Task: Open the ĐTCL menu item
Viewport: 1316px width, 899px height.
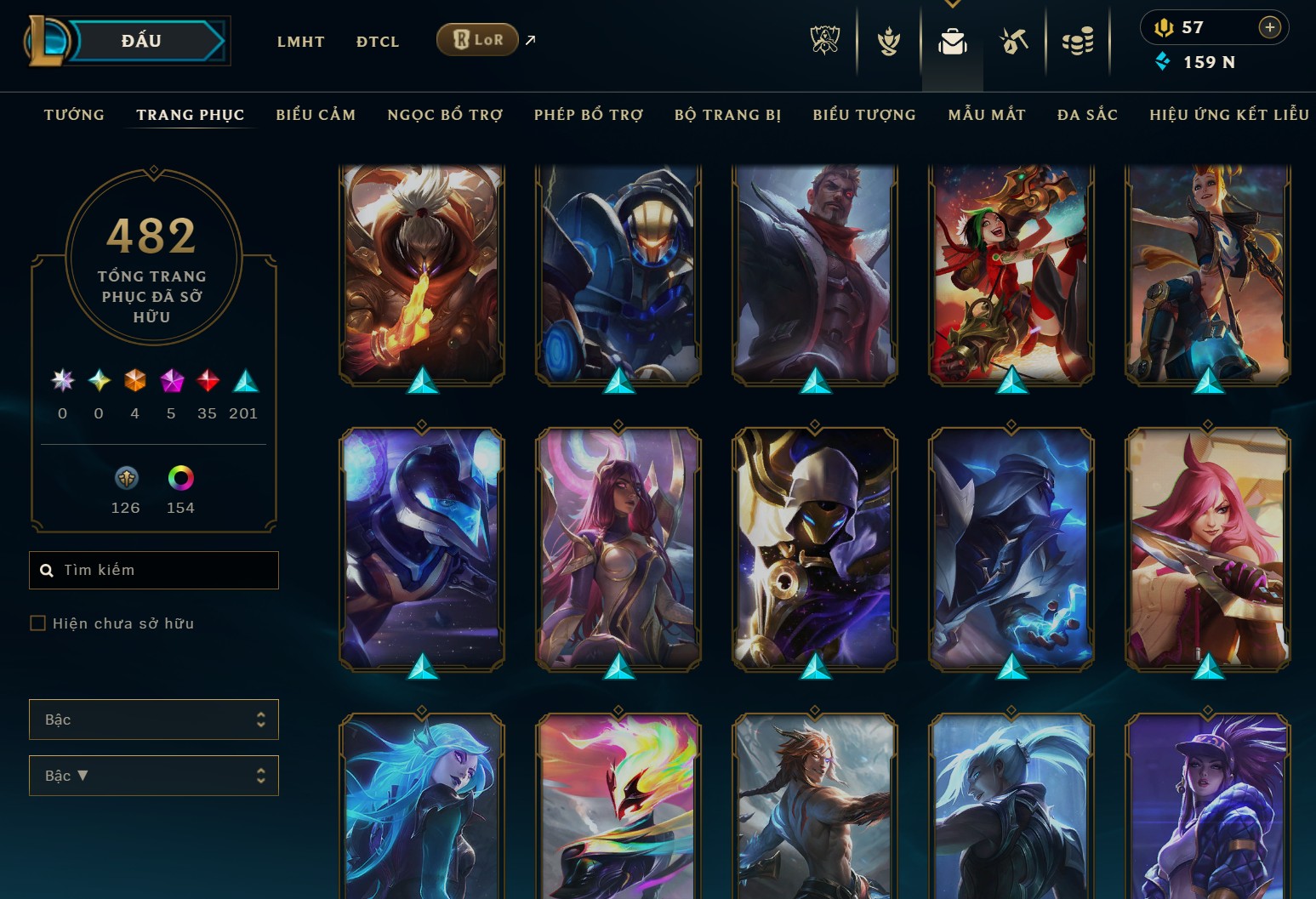Action: coord(377,41)
